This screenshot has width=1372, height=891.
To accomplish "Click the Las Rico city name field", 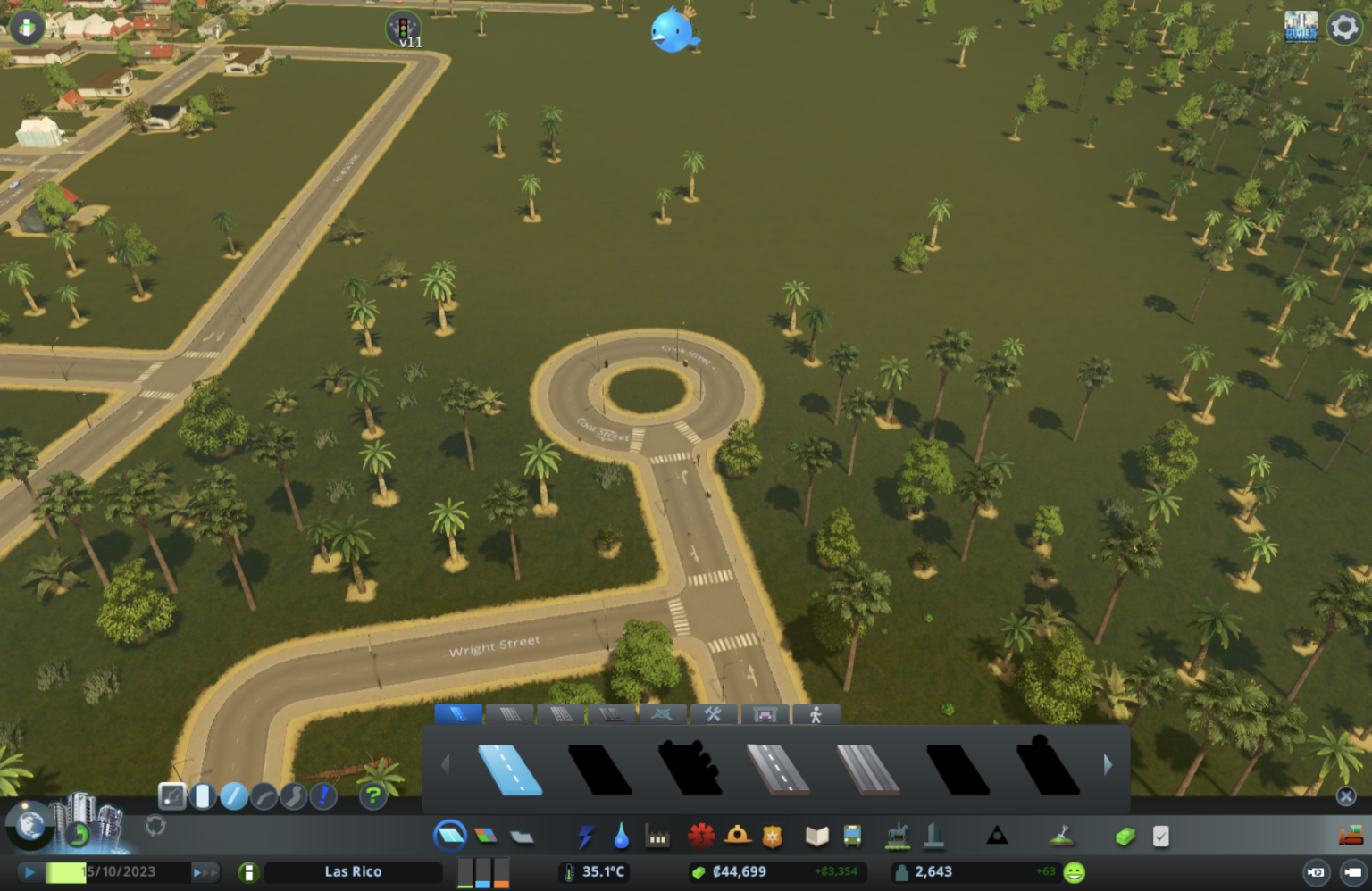I will [x=353, y=871].
